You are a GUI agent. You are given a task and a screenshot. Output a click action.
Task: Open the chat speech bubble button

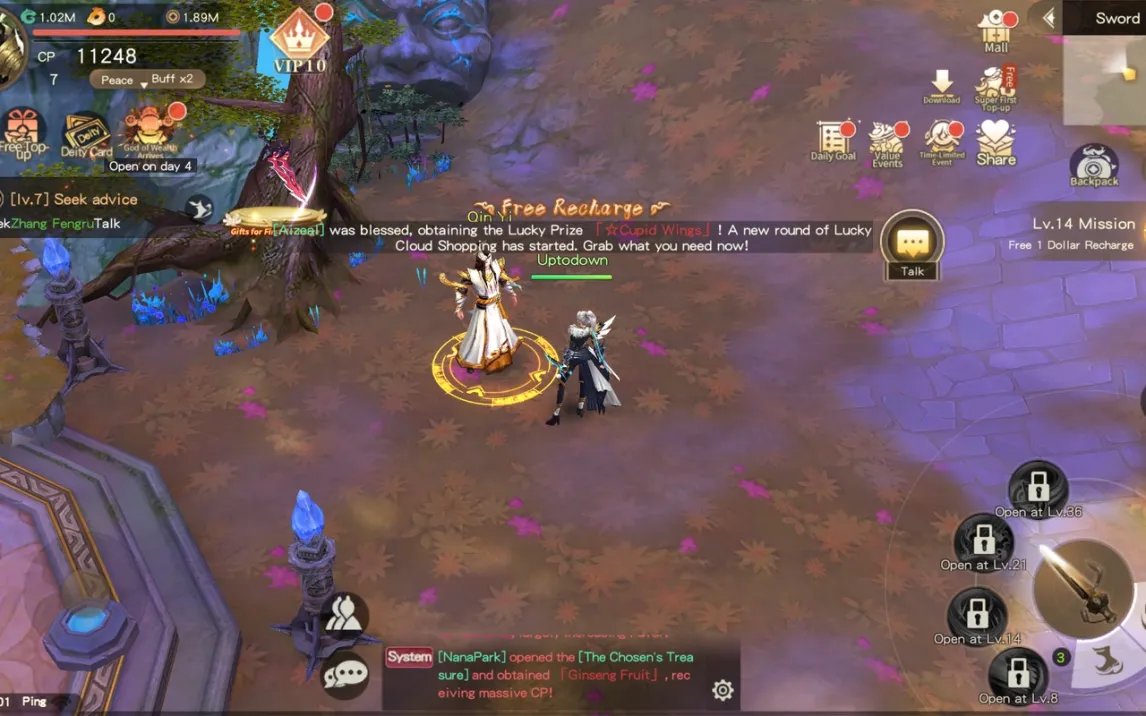coord(346,674)
